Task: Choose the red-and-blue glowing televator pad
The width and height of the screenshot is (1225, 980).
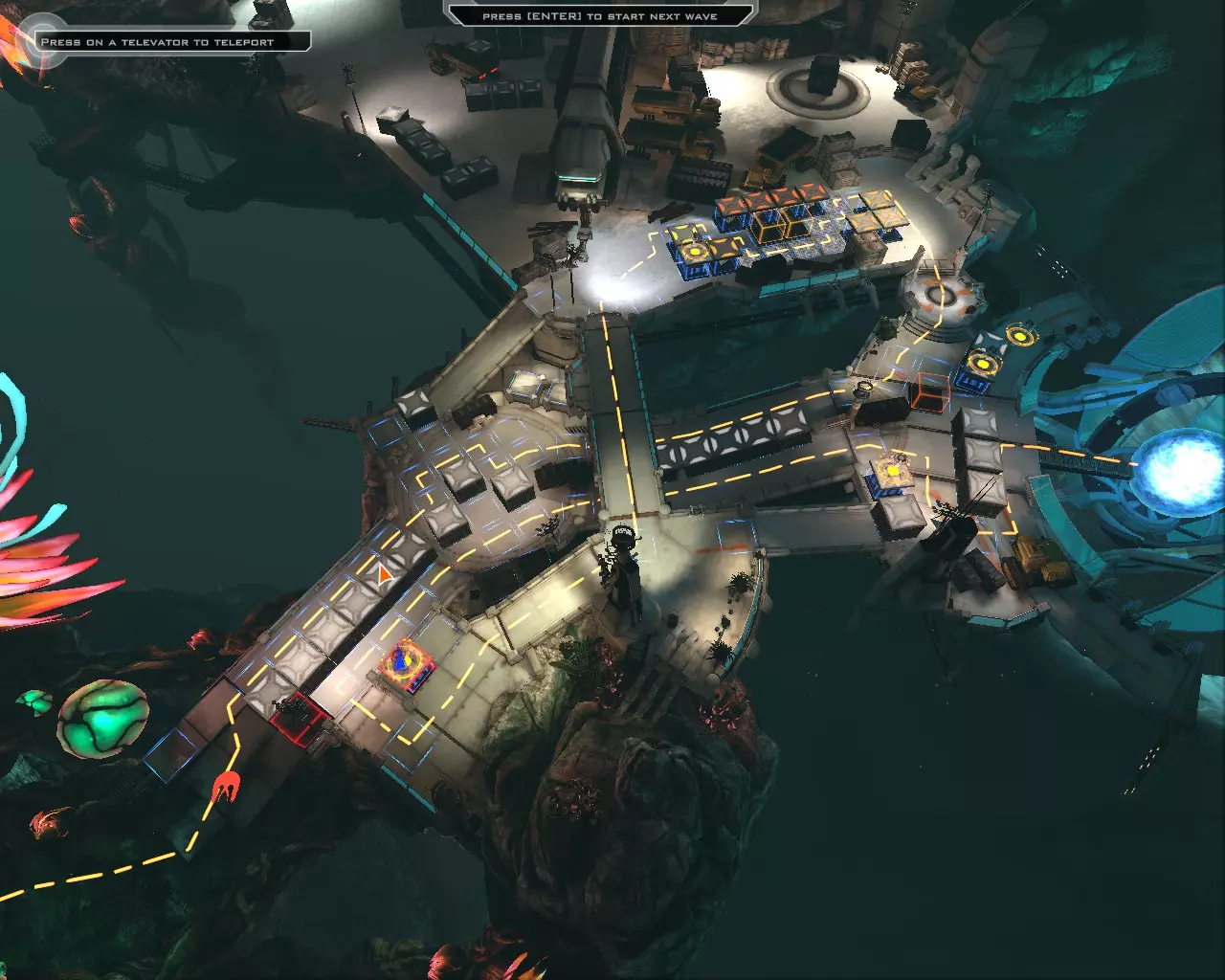Action: 407,661
